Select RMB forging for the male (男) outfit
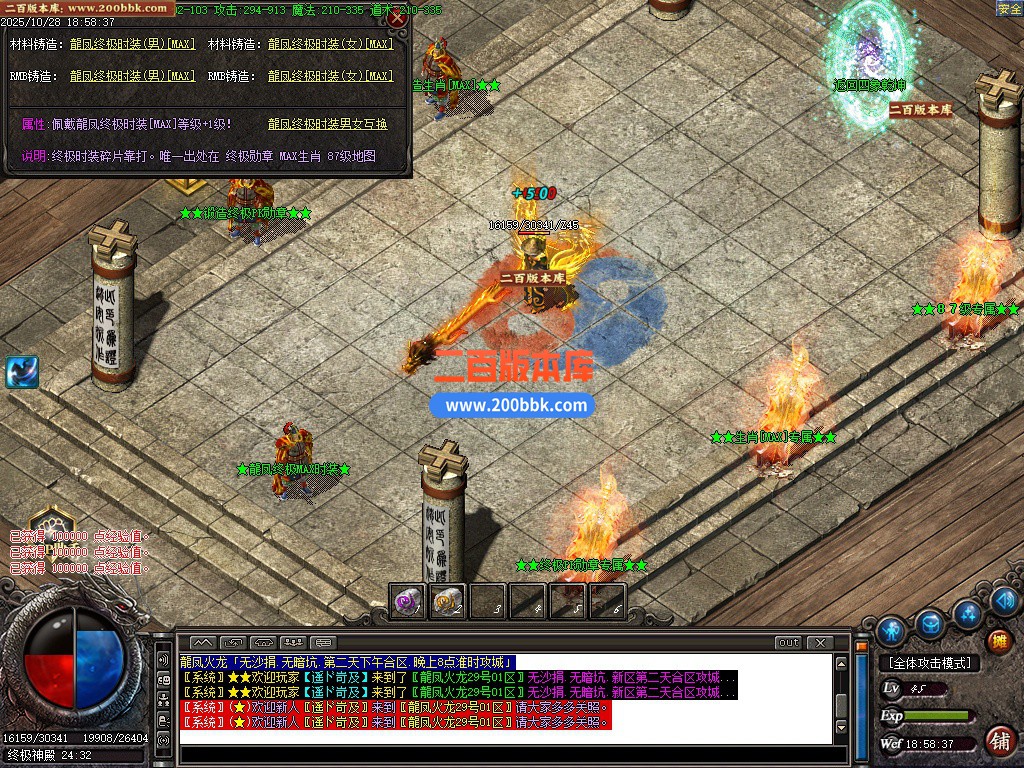 [132, 76]
